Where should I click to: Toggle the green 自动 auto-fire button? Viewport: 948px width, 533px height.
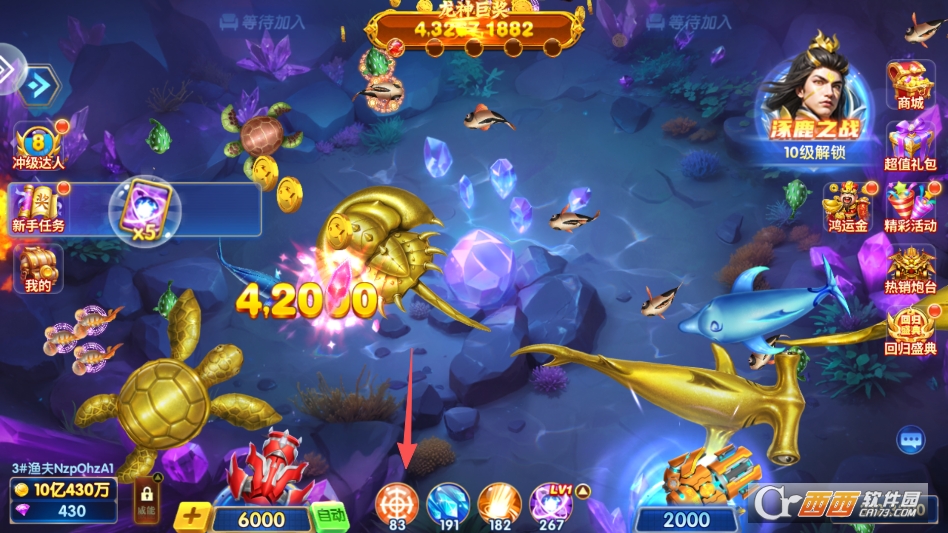click(x=329, y=516)
